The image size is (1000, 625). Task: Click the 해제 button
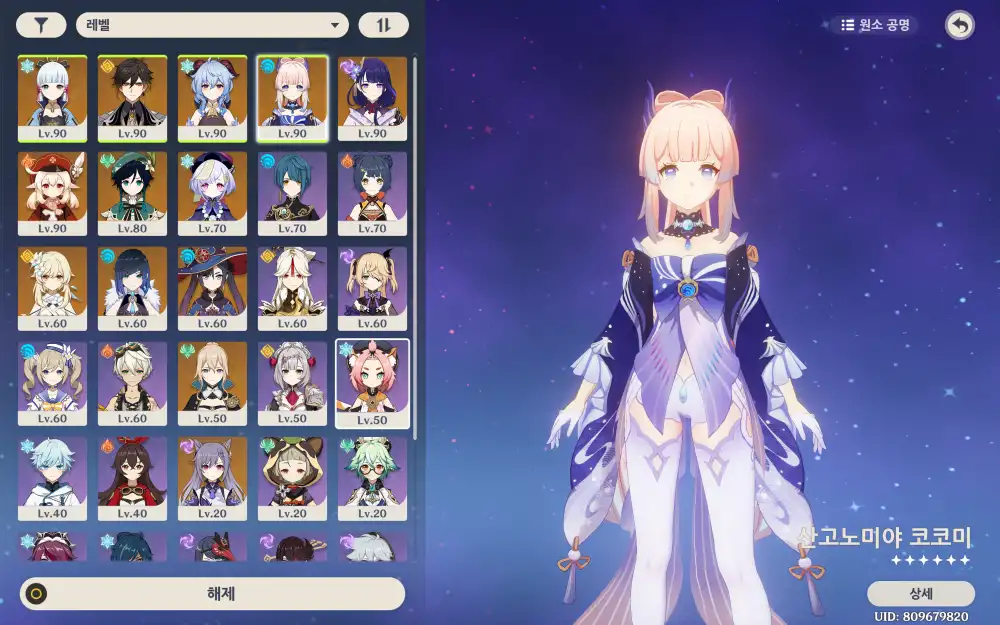pos(213,593)
